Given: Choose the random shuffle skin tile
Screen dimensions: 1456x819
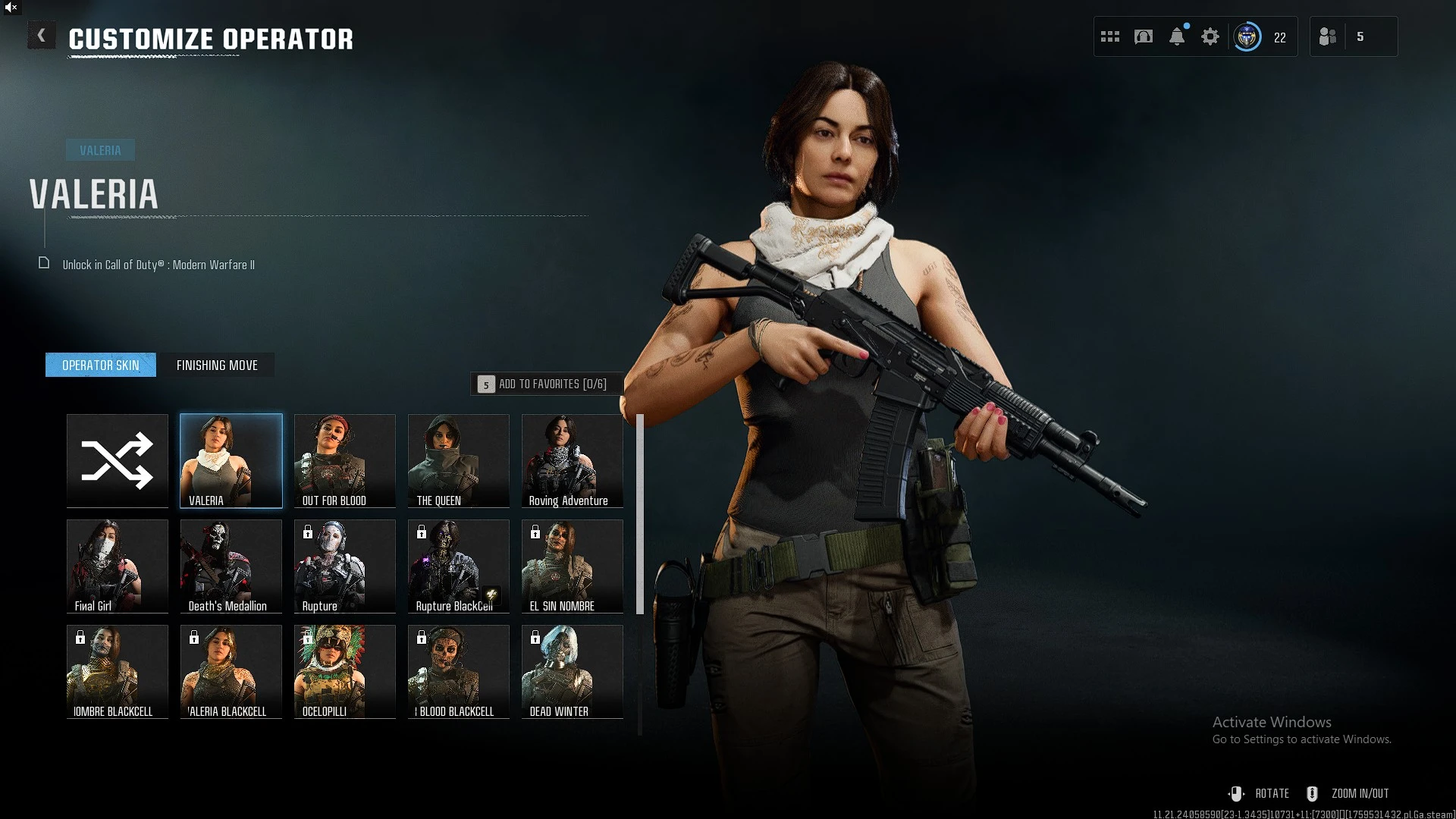Looking at the screenshot, I should [118, 460].
